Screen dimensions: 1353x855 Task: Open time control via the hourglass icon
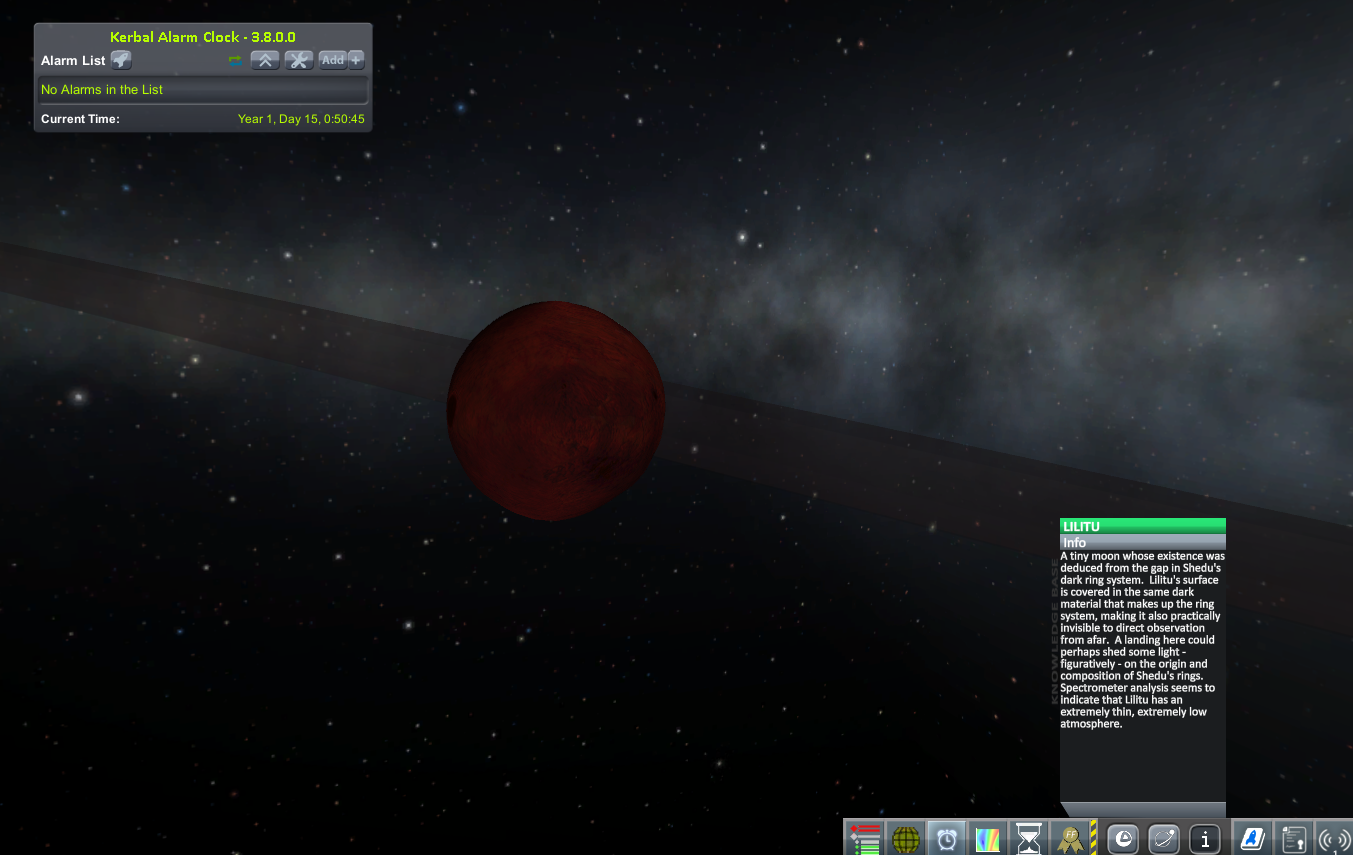1029,838
